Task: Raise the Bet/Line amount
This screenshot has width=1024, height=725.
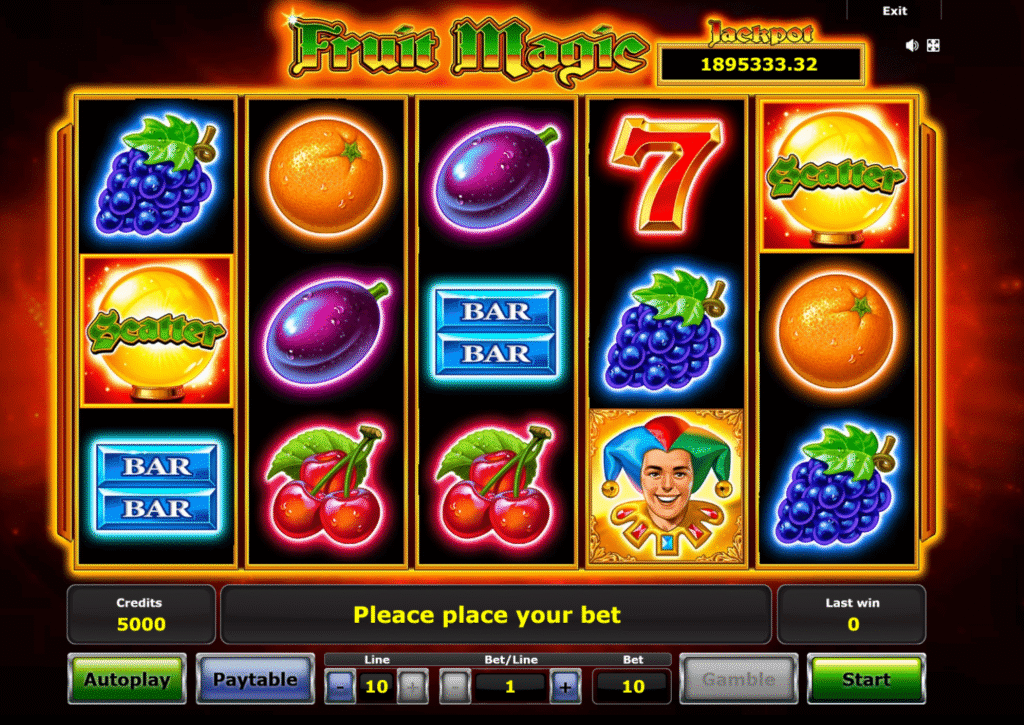Action: (565, 687)
